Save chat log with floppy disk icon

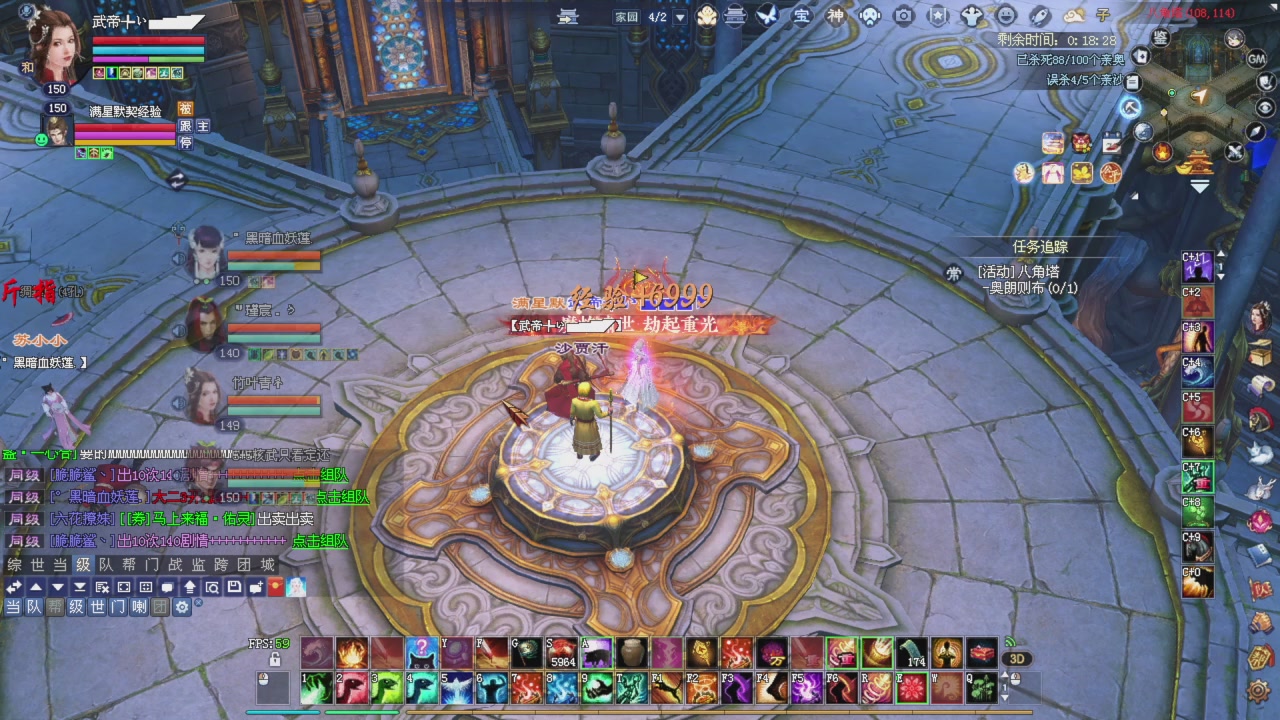tap(233, 587)
